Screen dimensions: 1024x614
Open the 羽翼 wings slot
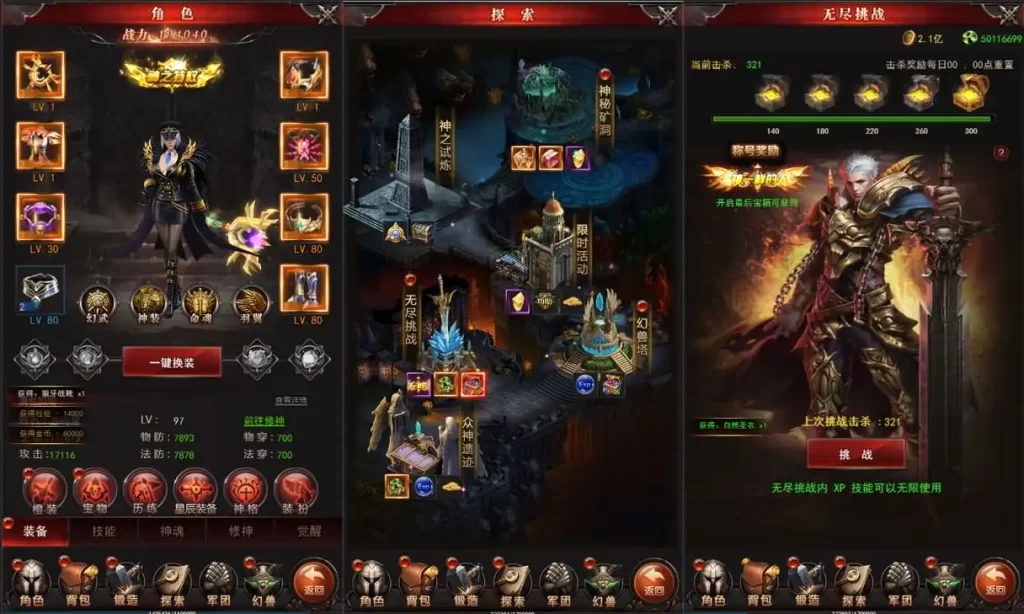[252, 302]
